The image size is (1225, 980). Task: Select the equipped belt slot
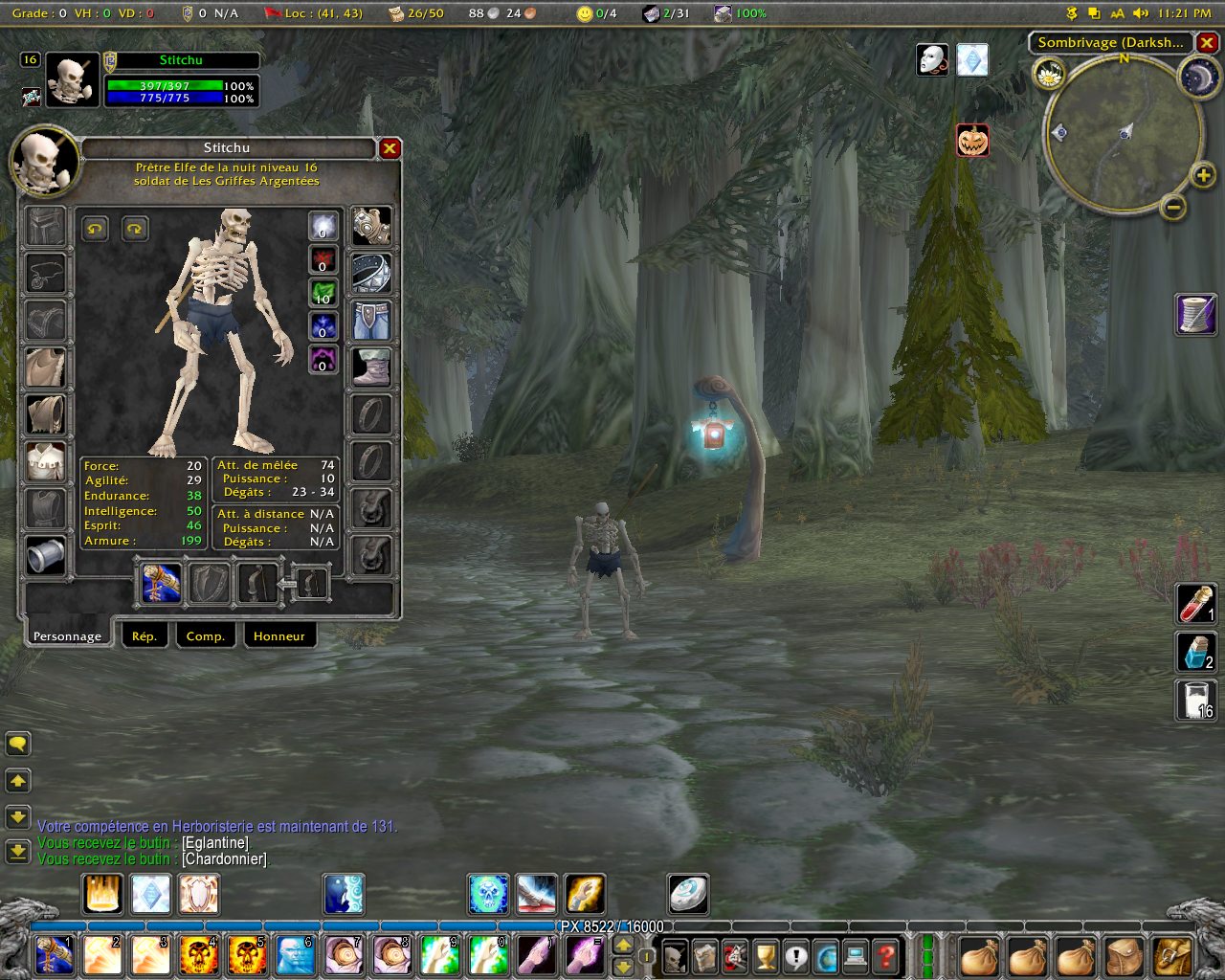[x=371, y=274]
